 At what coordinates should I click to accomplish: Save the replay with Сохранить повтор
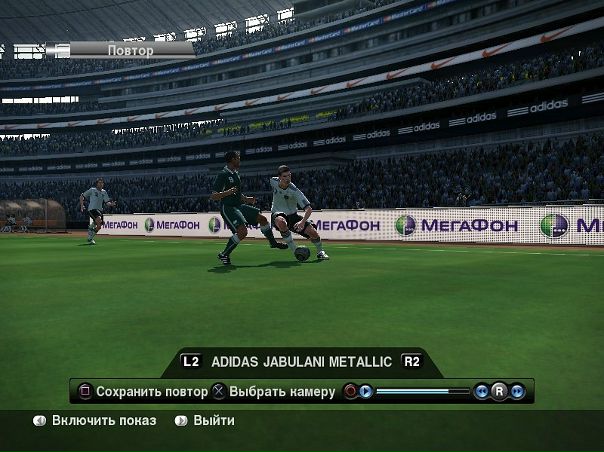[148, 392]
